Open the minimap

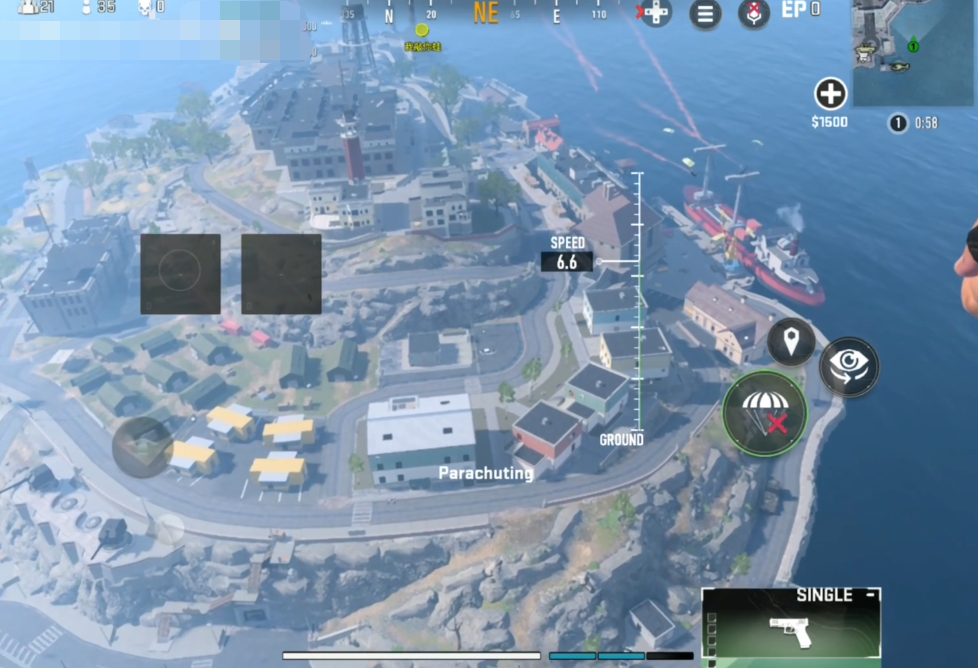pos(913,52)
